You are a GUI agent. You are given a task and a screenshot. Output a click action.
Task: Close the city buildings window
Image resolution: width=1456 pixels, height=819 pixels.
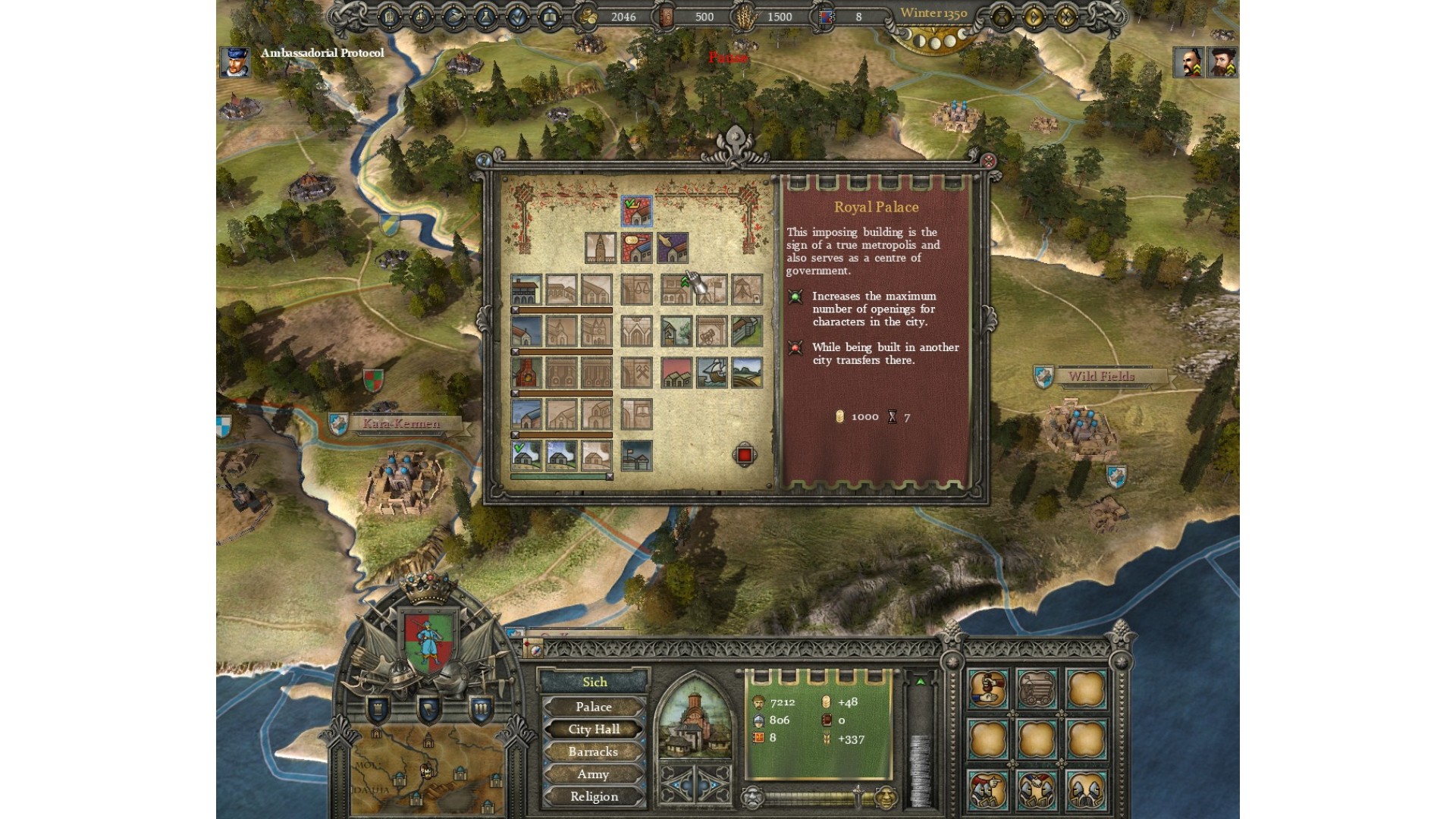click(988, 161)
